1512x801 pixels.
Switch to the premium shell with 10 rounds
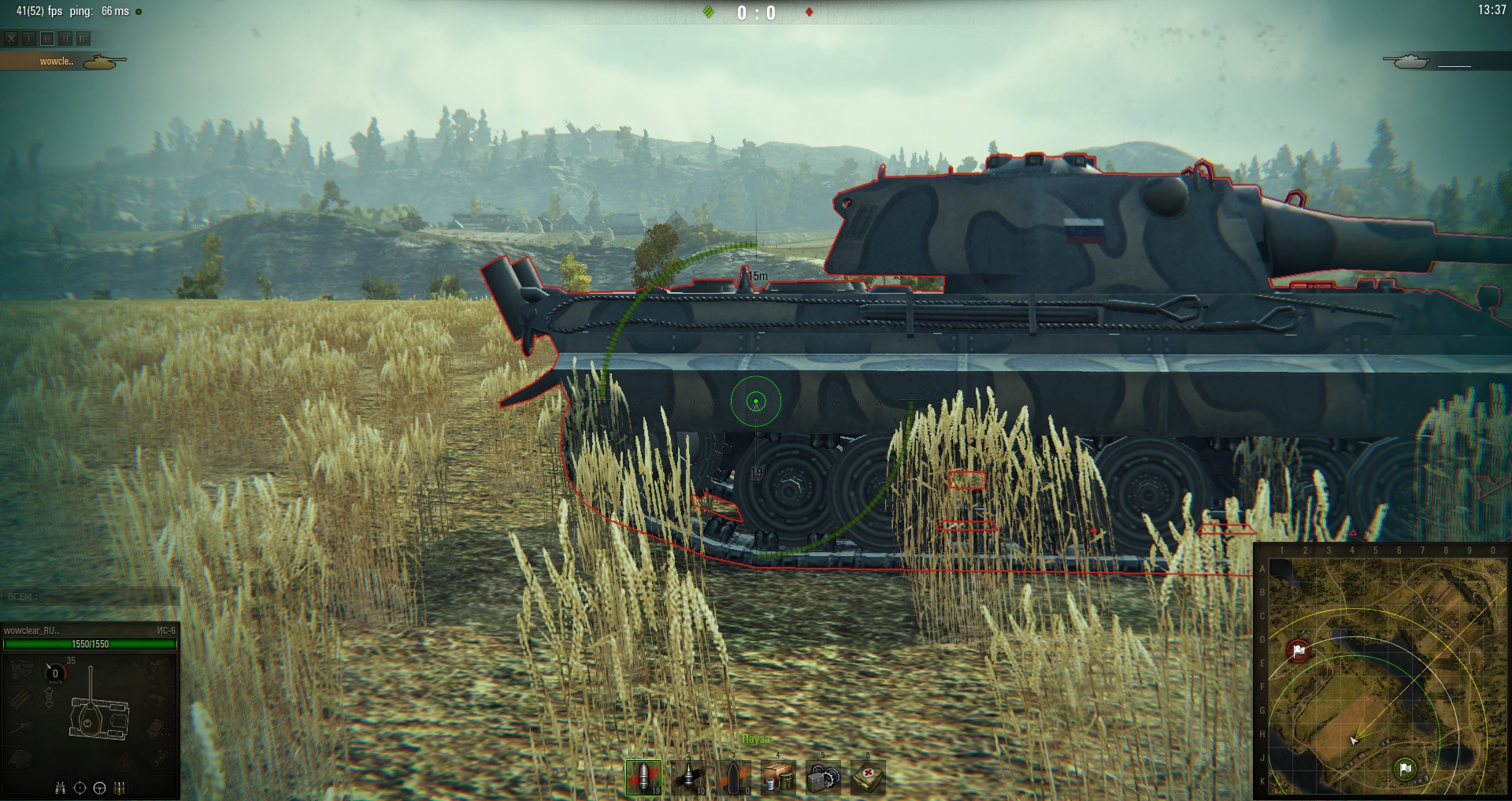[x=688, y=777]
